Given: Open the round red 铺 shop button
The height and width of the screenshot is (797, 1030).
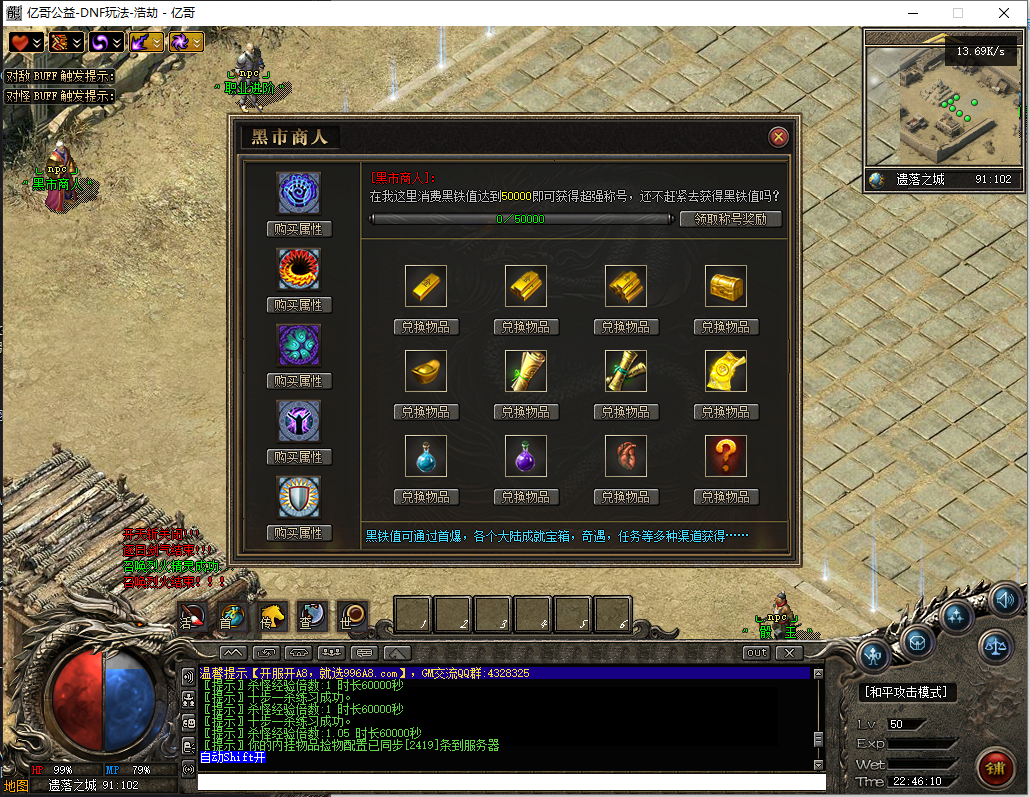Looking at the screenshot, I should pyautogui.click(x=995, y=767).
